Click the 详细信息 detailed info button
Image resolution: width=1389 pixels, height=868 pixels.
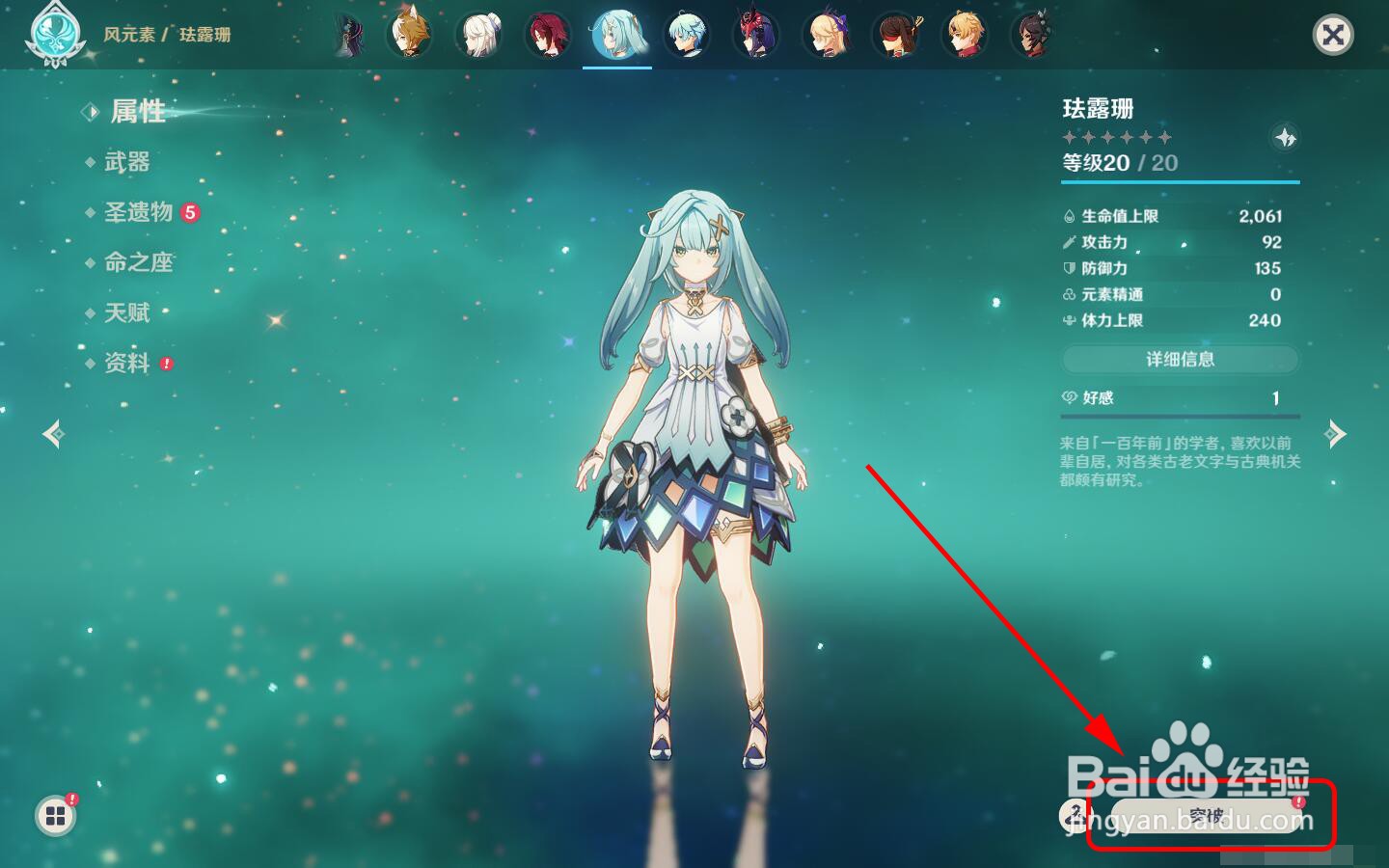[1179, 360]
